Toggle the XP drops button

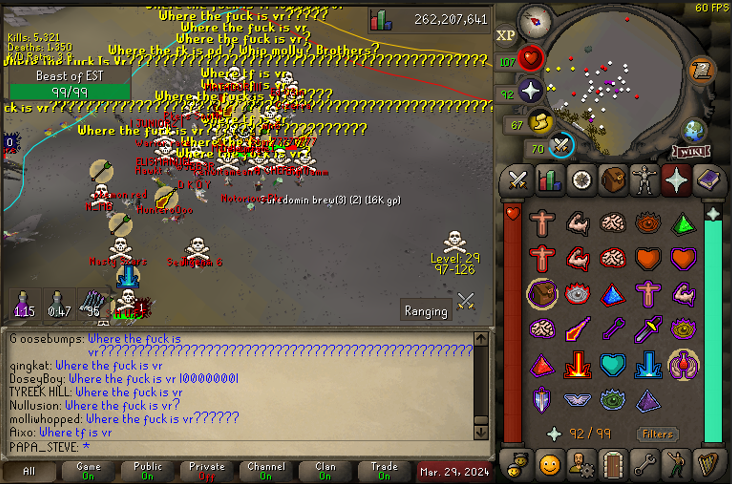click(x=506, y=36)
